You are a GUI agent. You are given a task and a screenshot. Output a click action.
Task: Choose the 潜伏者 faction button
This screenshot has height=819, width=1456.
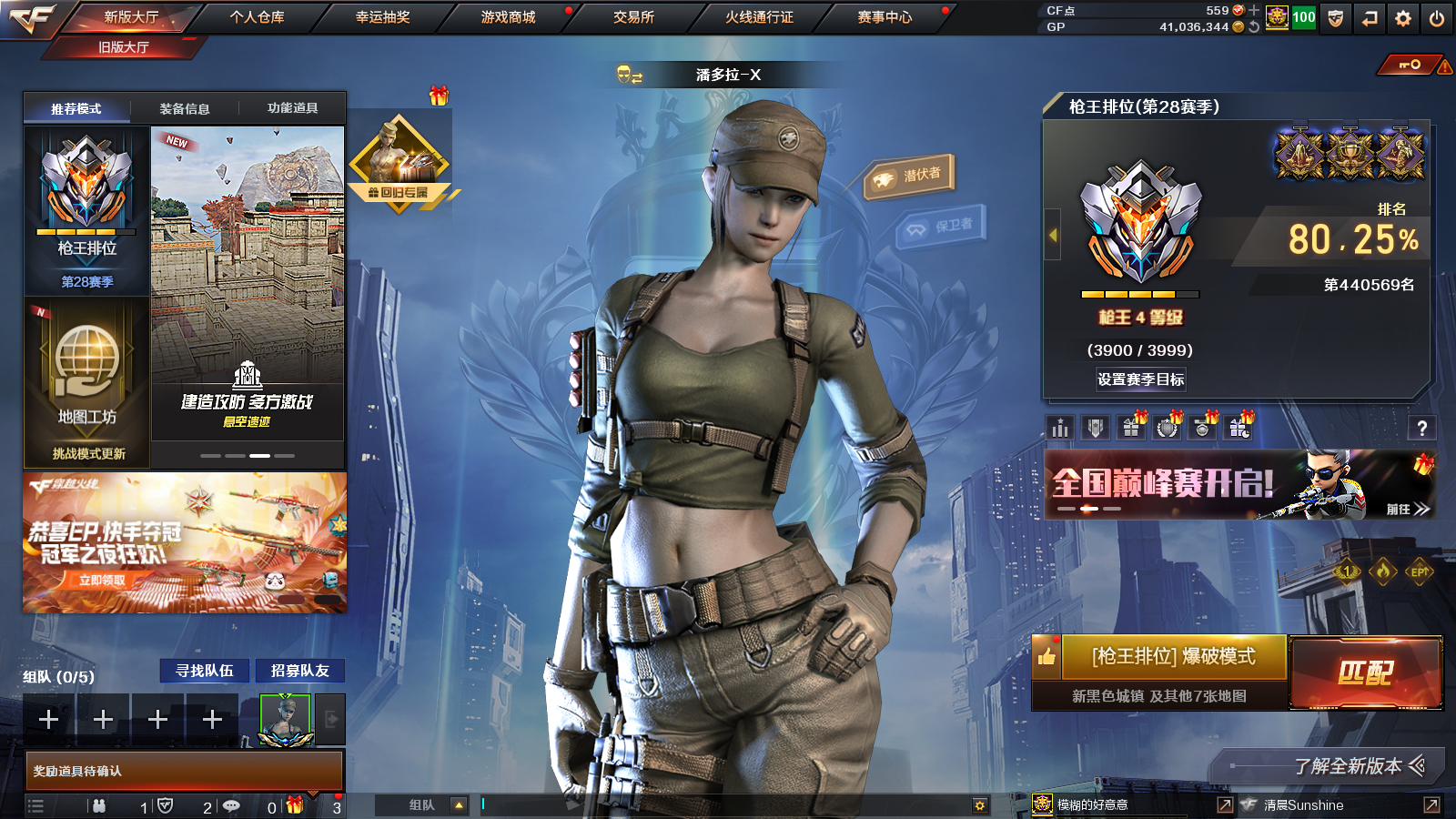(x=909, y=176)
